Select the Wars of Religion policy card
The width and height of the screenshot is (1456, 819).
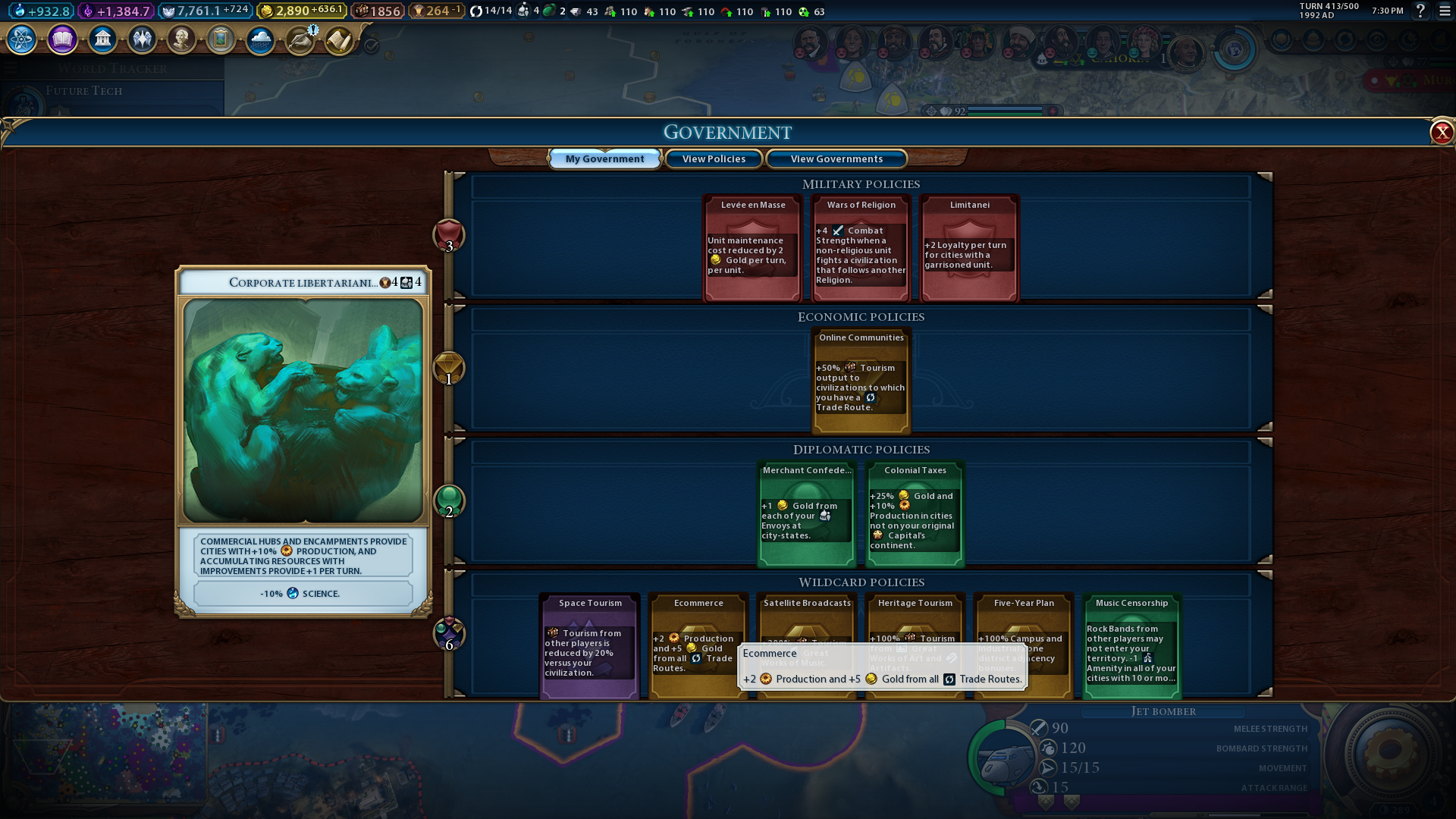[861, 249]
